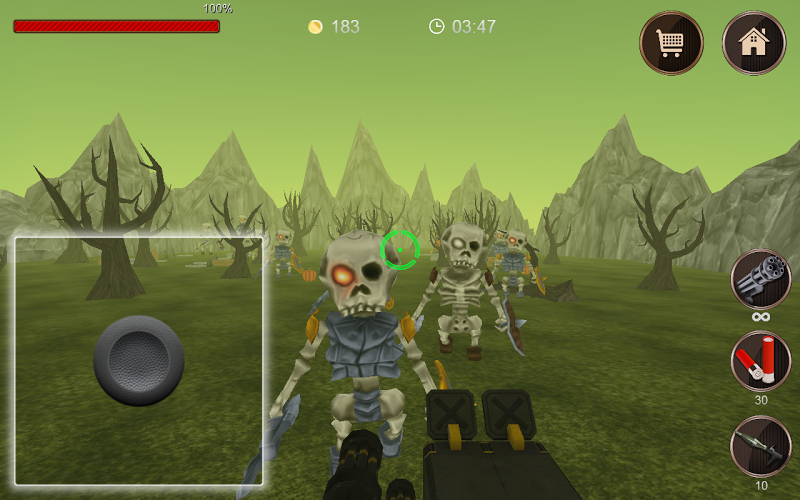This screenshot has width=800, height=500.
Task: Open the shop cart button
Action: [x=671, y=43]
